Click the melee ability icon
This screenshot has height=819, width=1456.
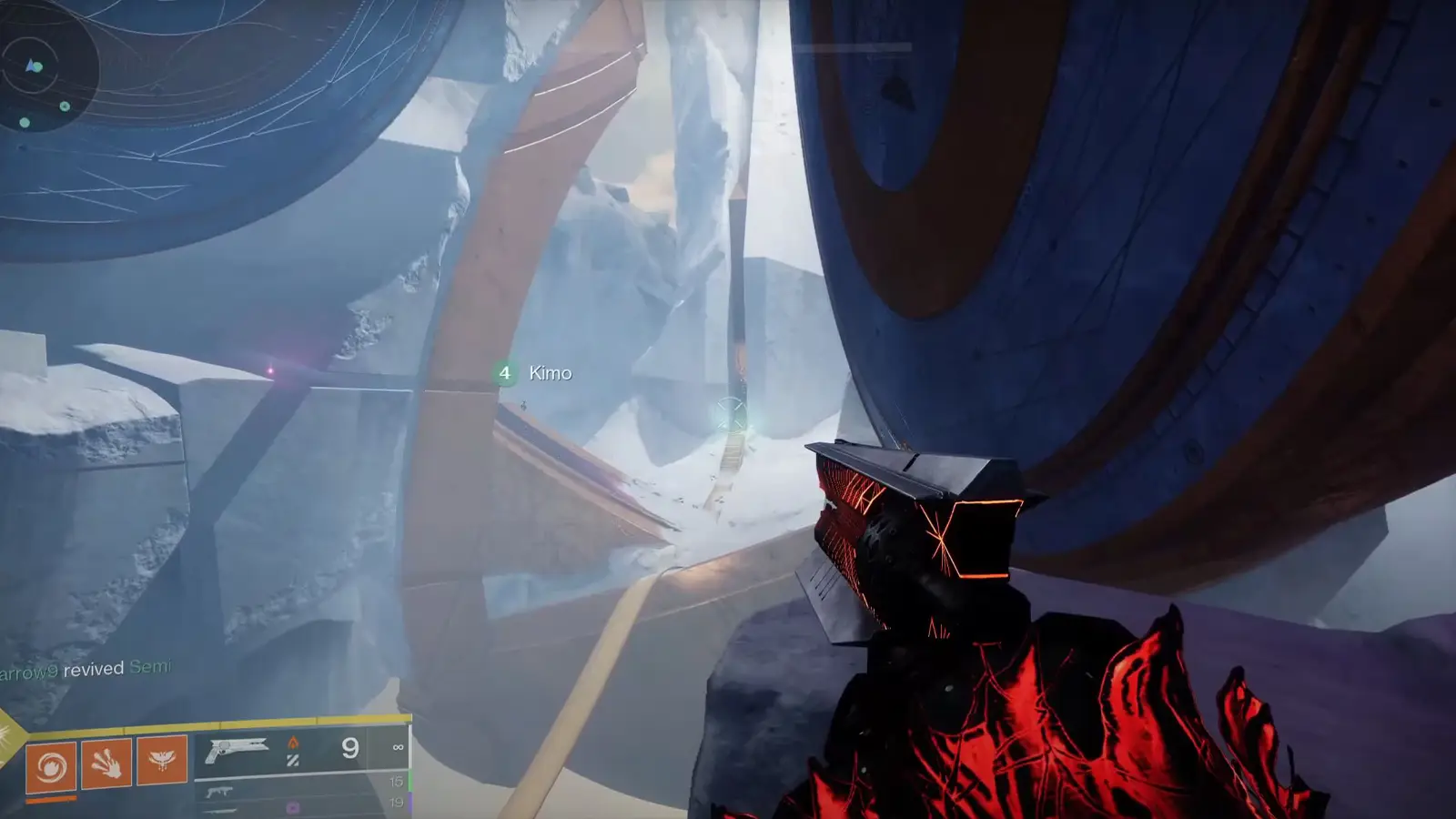[107, 763]
